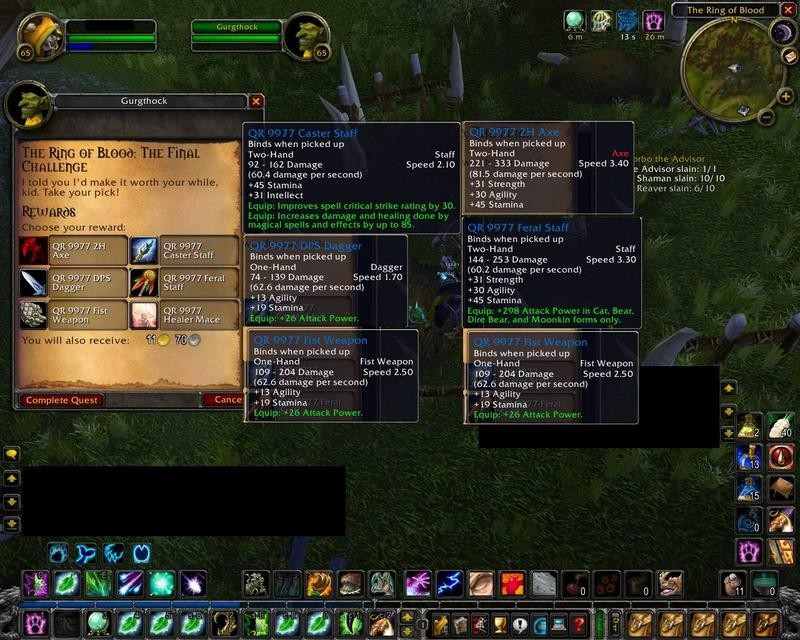
Task: Click the purple paw buff icon
Action: pos(653,20)
